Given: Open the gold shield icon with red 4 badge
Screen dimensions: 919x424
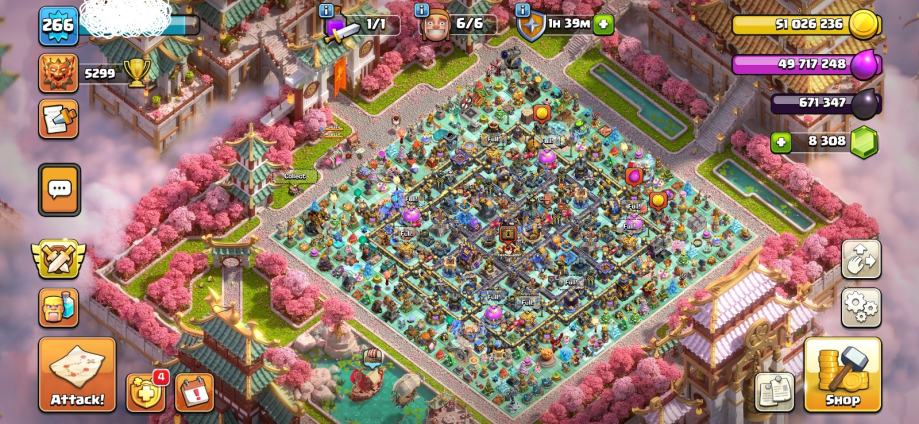Looking at the screenshot, I should (x=145, y=392).
